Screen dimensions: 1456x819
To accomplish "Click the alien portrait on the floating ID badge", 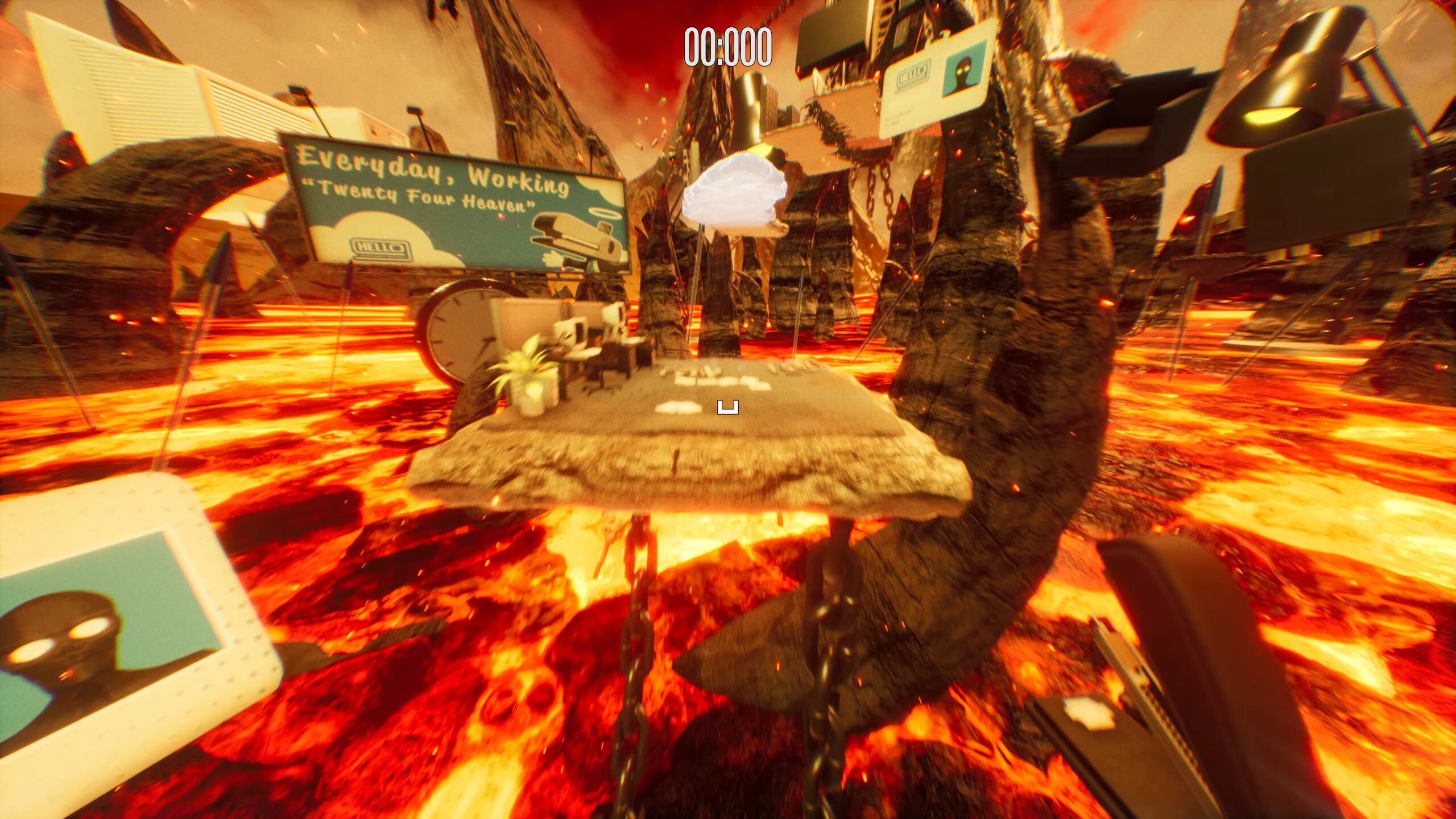I will coord(964,73).
